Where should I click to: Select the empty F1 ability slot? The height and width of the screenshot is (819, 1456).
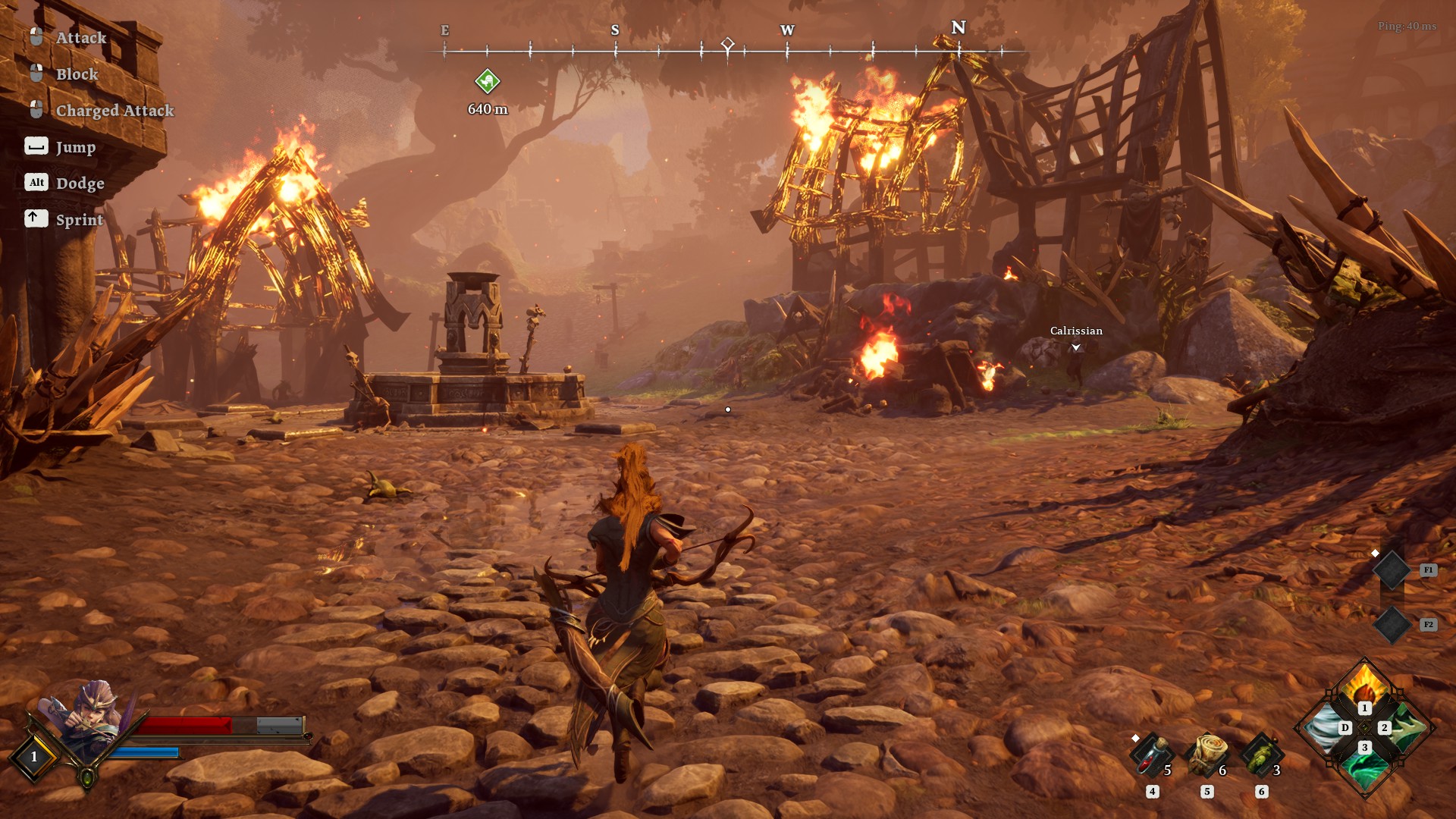point(1392,570)
